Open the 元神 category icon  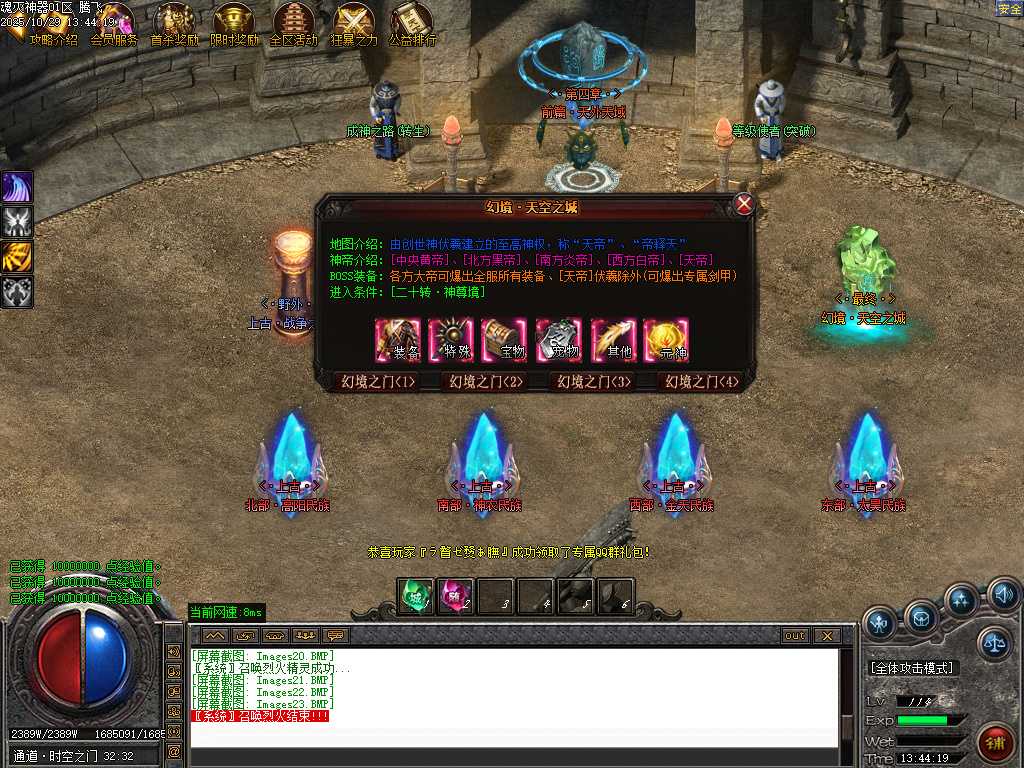click(x=665, y=340)
